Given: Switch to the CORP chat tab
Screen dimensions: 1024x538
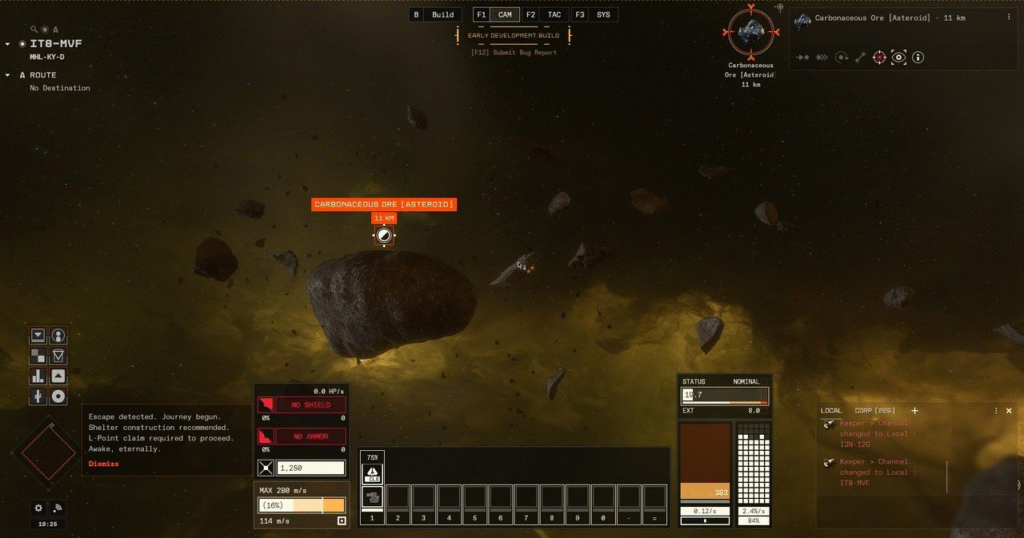Looking at the screenshot, I should coord(874,410).
